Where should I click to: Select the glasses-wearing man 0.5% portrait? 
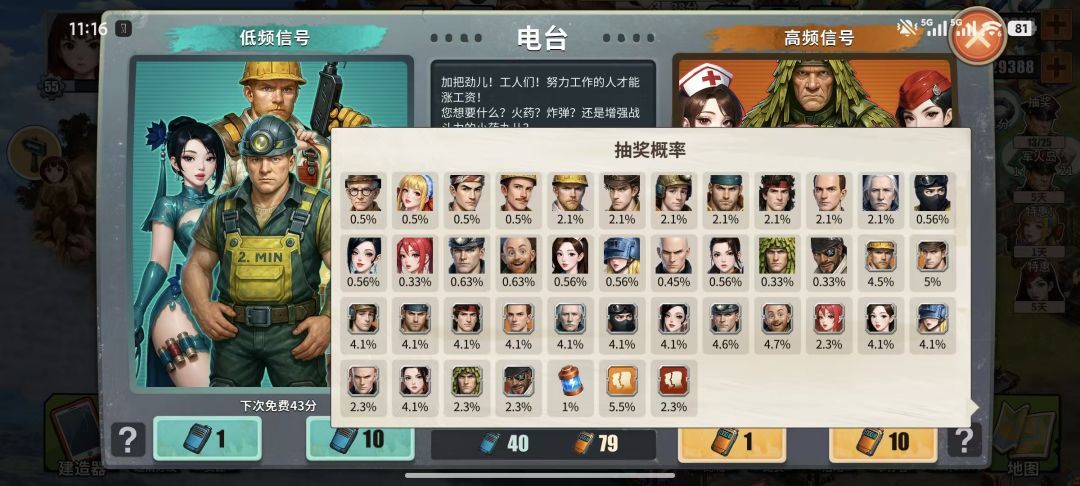coord(362,193)
